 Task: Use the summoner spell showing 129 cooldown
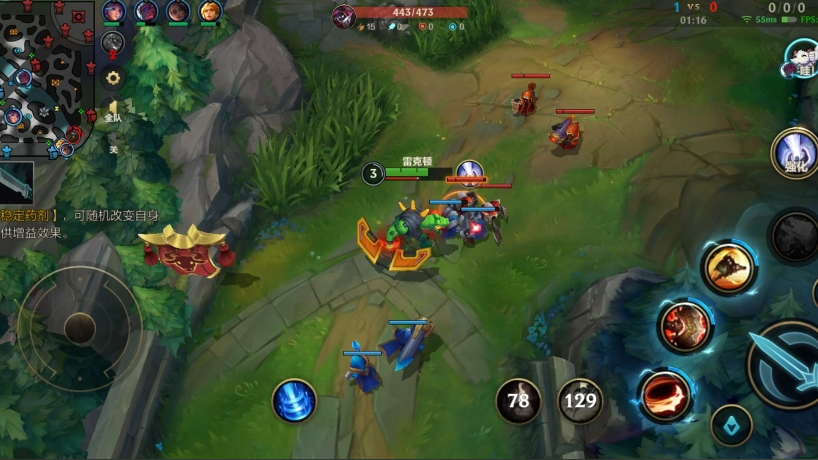coord(580,401)
